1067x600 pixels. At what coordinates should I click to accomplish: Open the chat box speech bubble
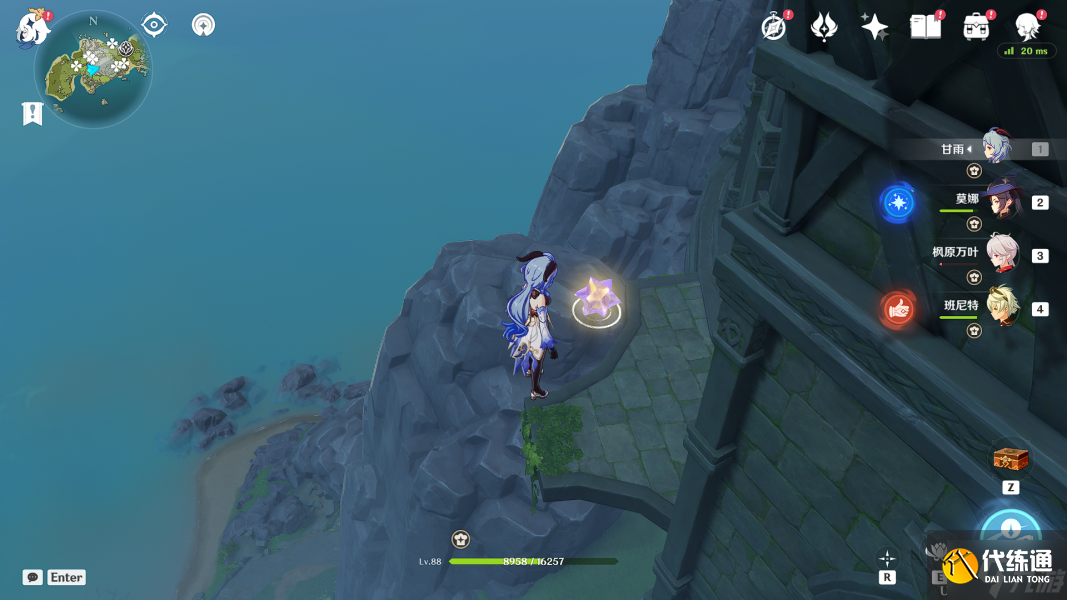coord(33,577)
